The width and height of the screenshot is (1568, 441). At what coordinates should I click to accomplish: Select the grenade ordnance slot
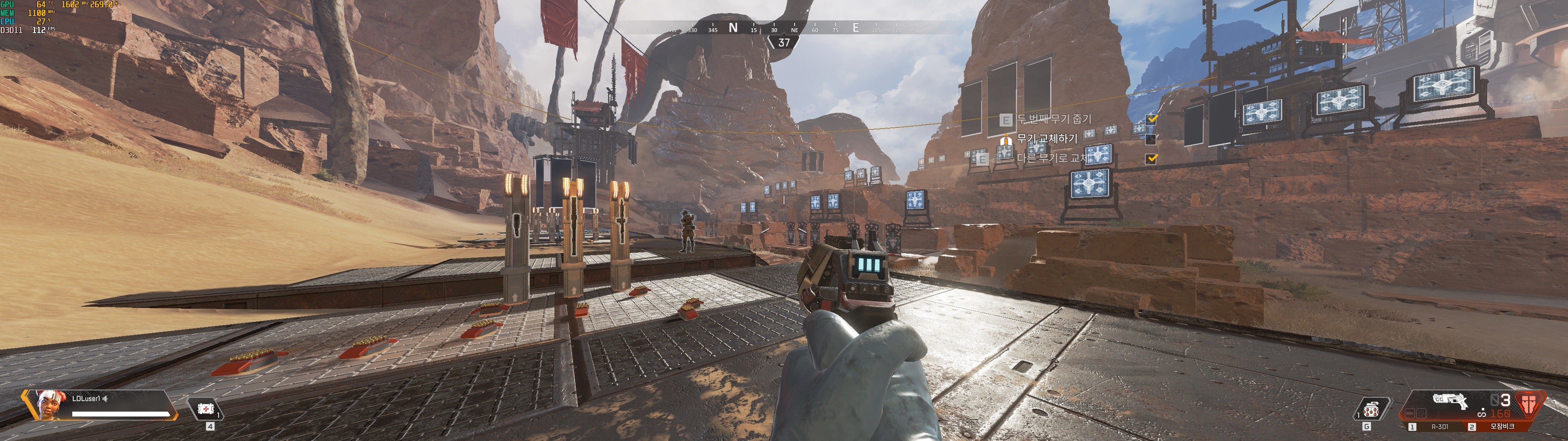pos(1372,410)
